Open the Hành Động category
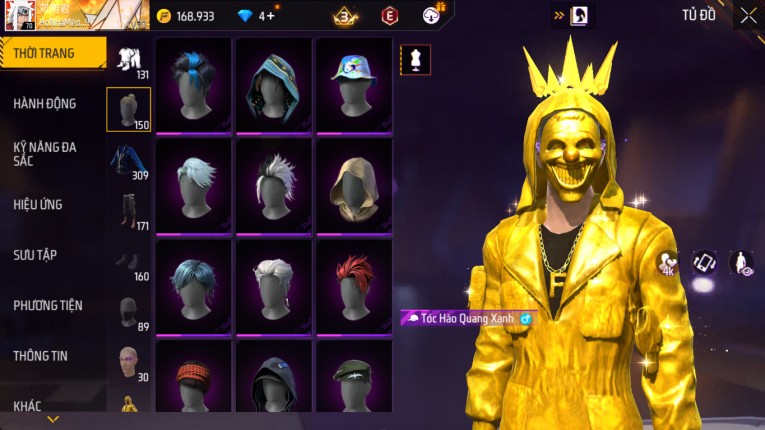 coord(45,103)
